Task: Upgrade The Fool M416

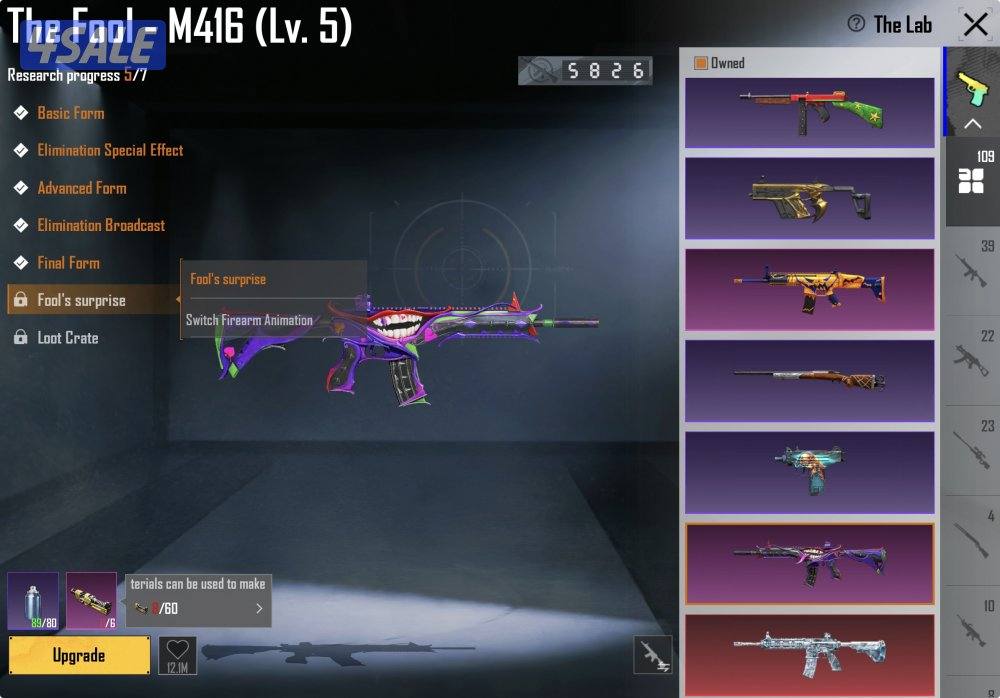Action: click(x=79, y=655)
